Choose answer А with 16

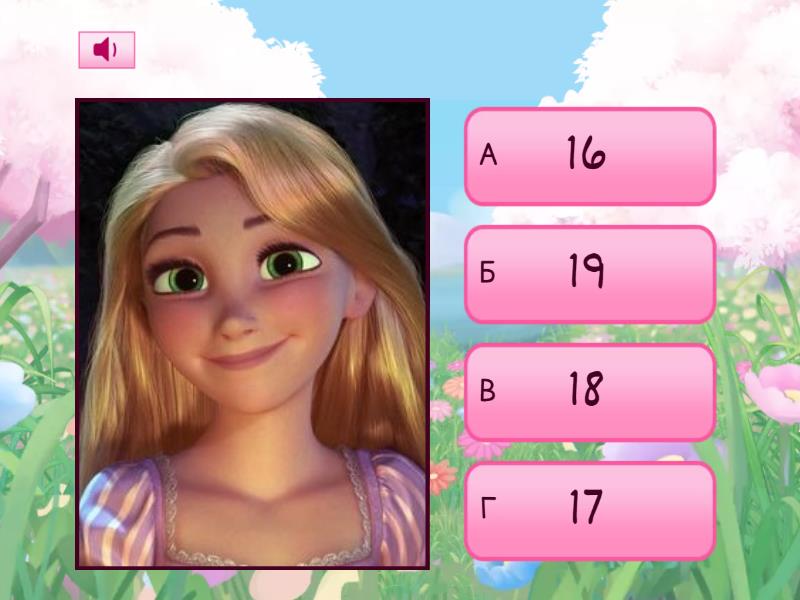coord(590,156)
